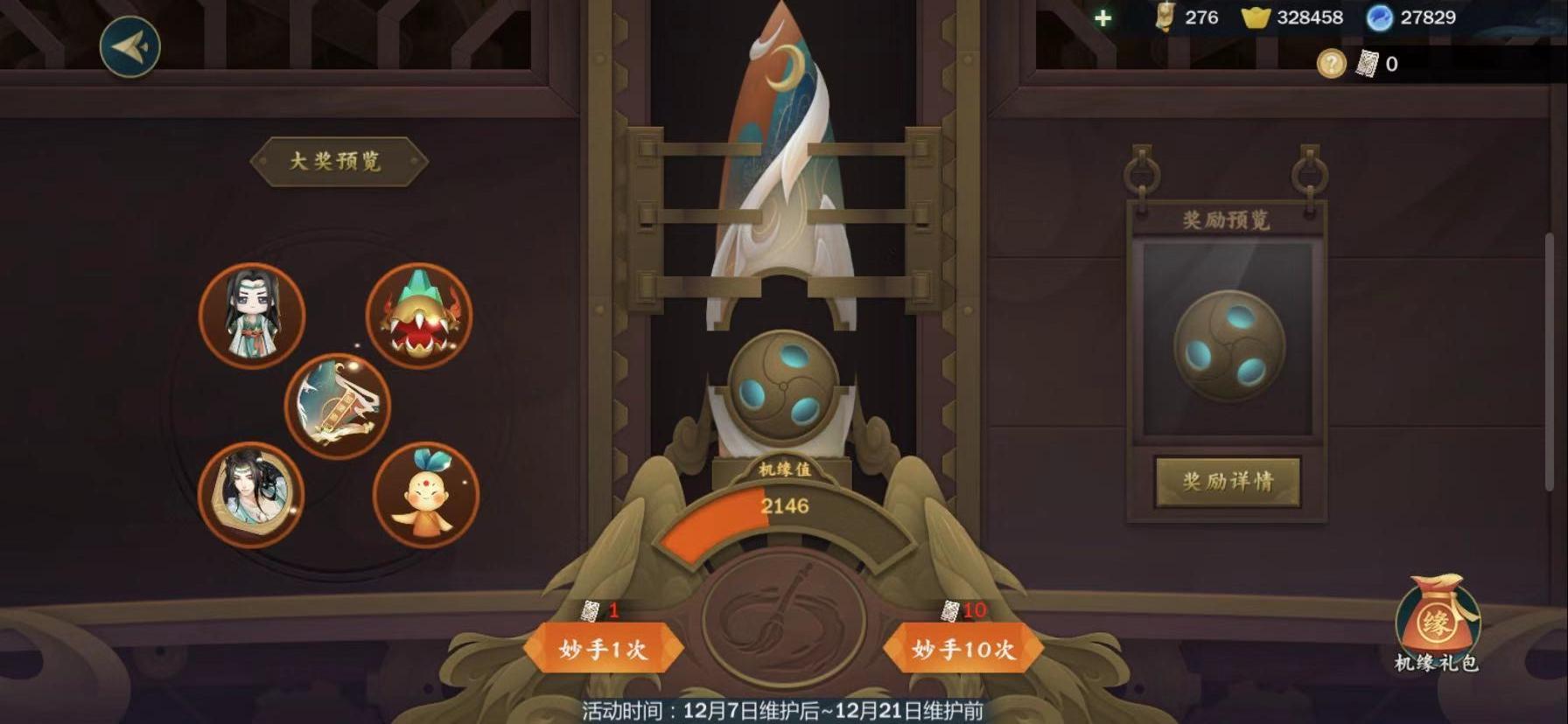Click the draw ticket icon showing 0
1568x724 pixels.
(x=1368, y=63)
